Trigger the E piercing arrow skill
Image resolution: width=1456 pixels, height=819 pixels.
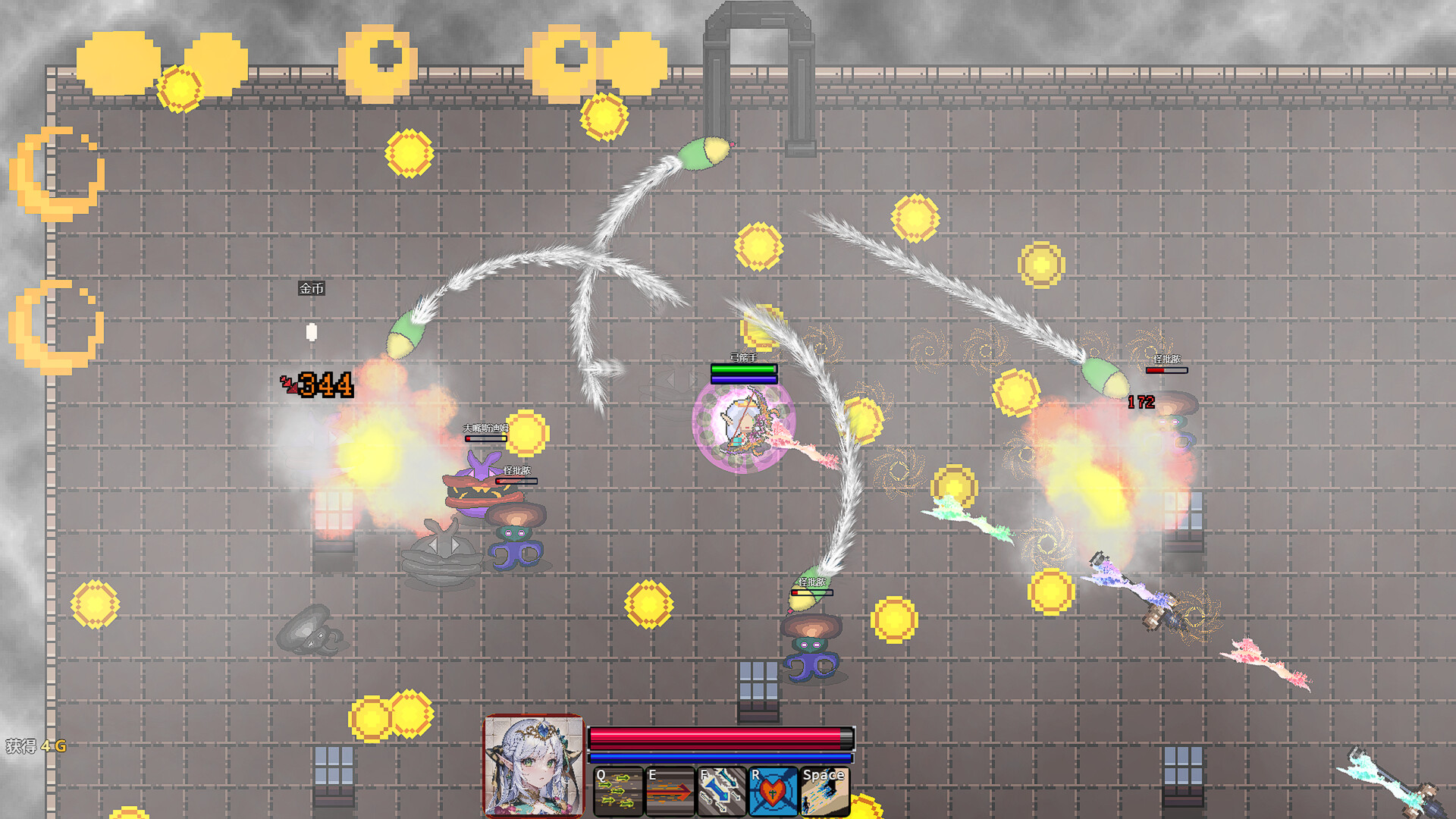coord(670,790)
